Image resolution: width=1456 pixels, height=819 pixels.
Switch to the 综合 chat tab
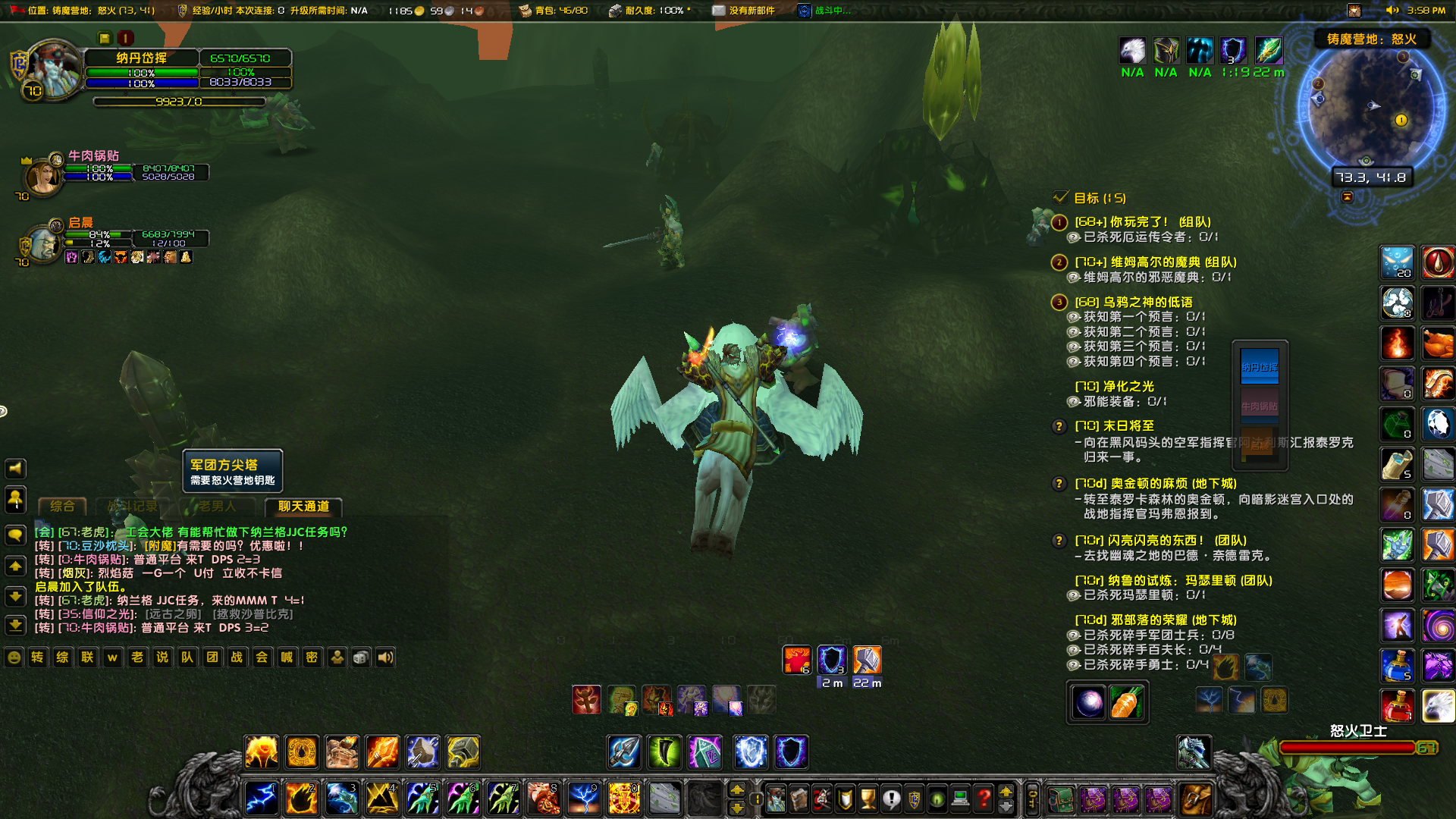[x=62, y=507]
